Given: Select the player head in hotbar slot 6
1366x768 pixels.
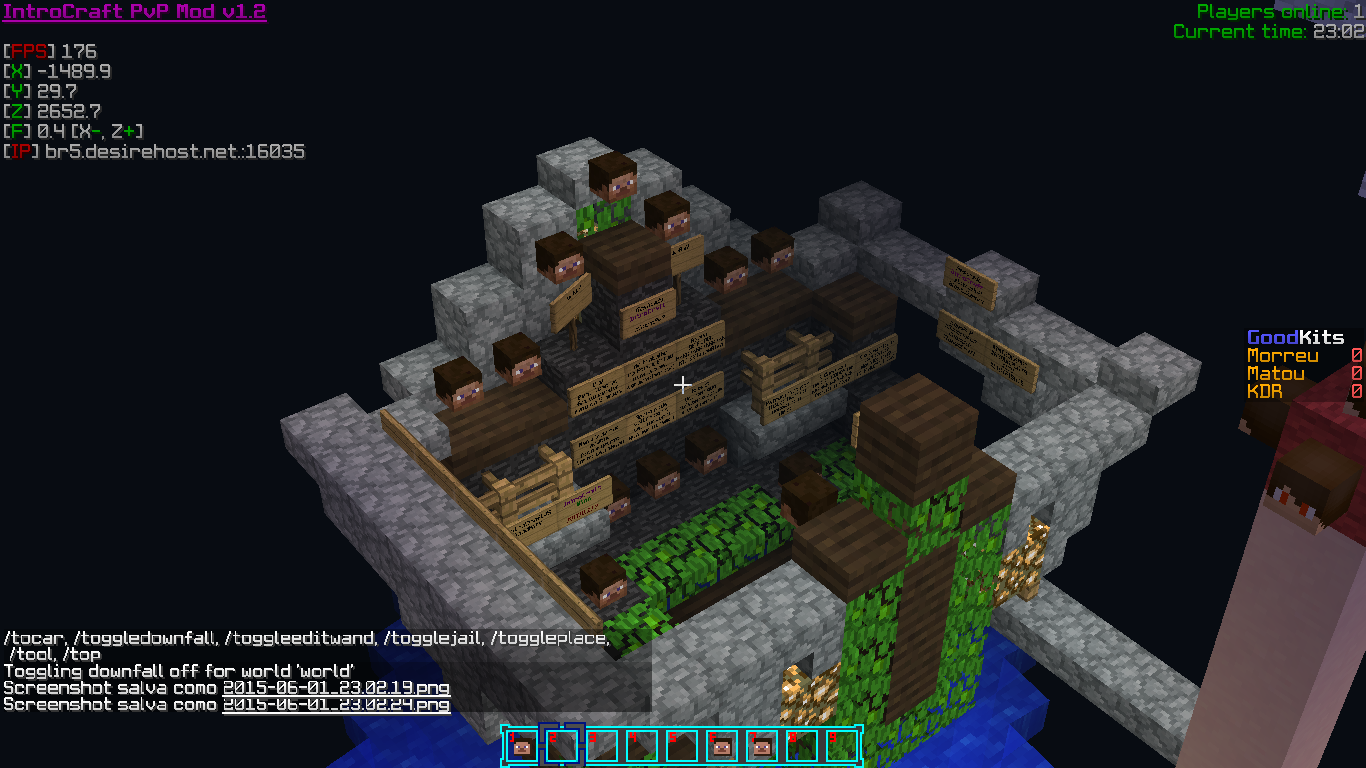Looking at the screenshot, I should click(722, 746).
